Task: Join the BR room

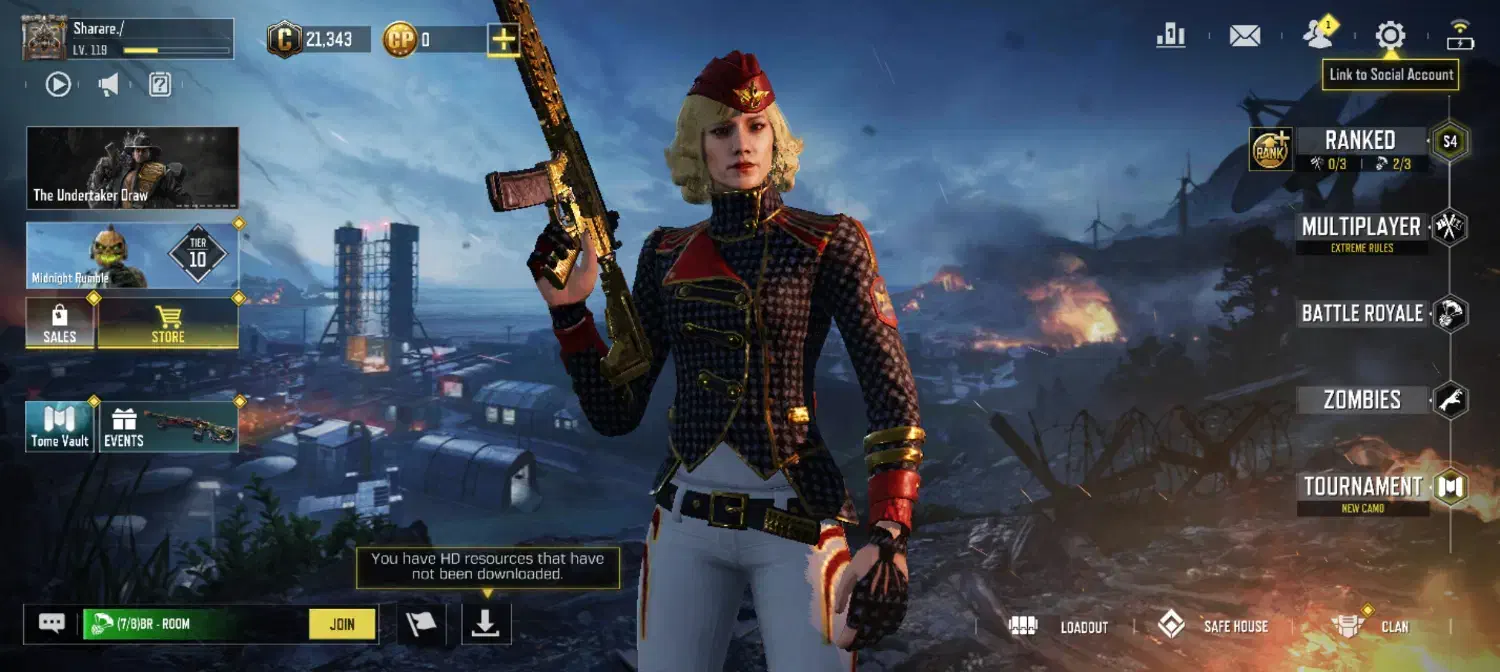Action: pos(342,624)
